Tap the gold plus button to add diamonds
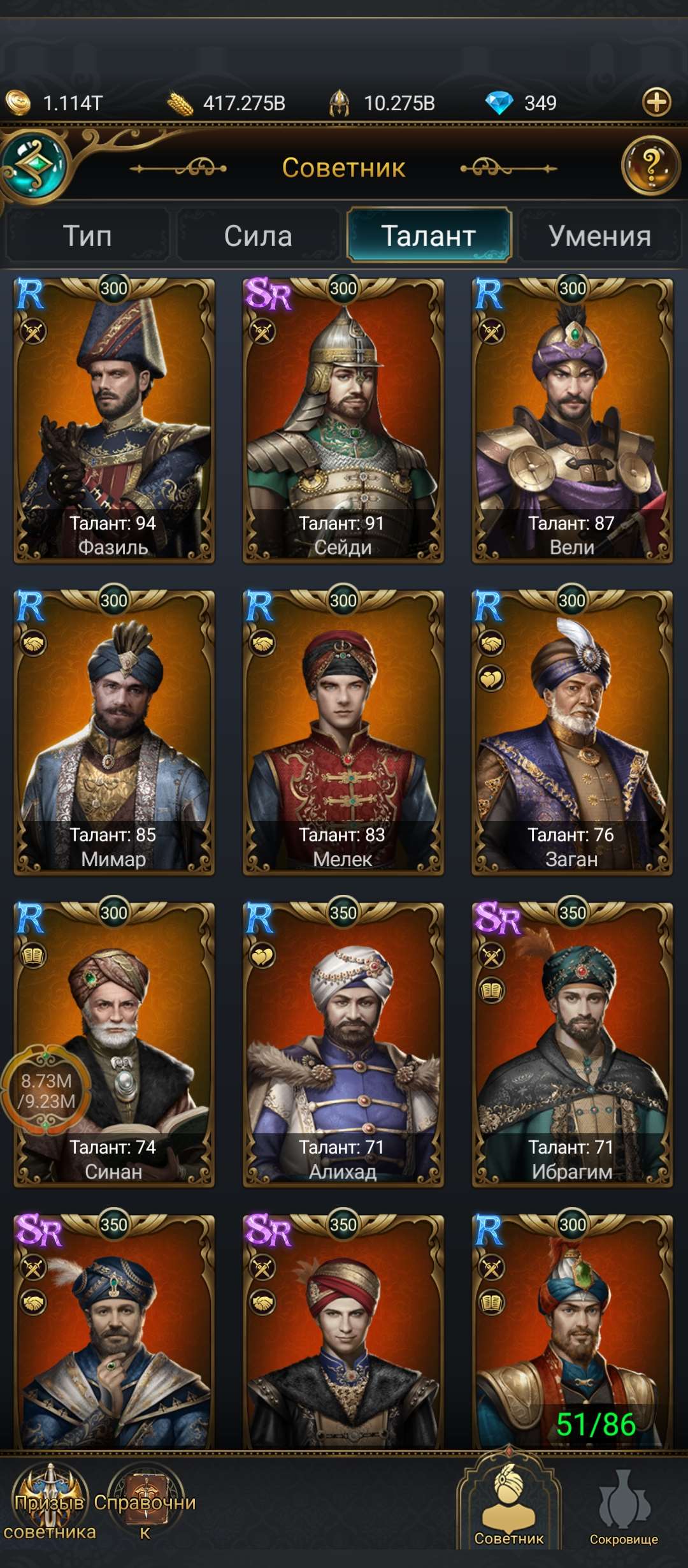 click(x=657, y=102)
